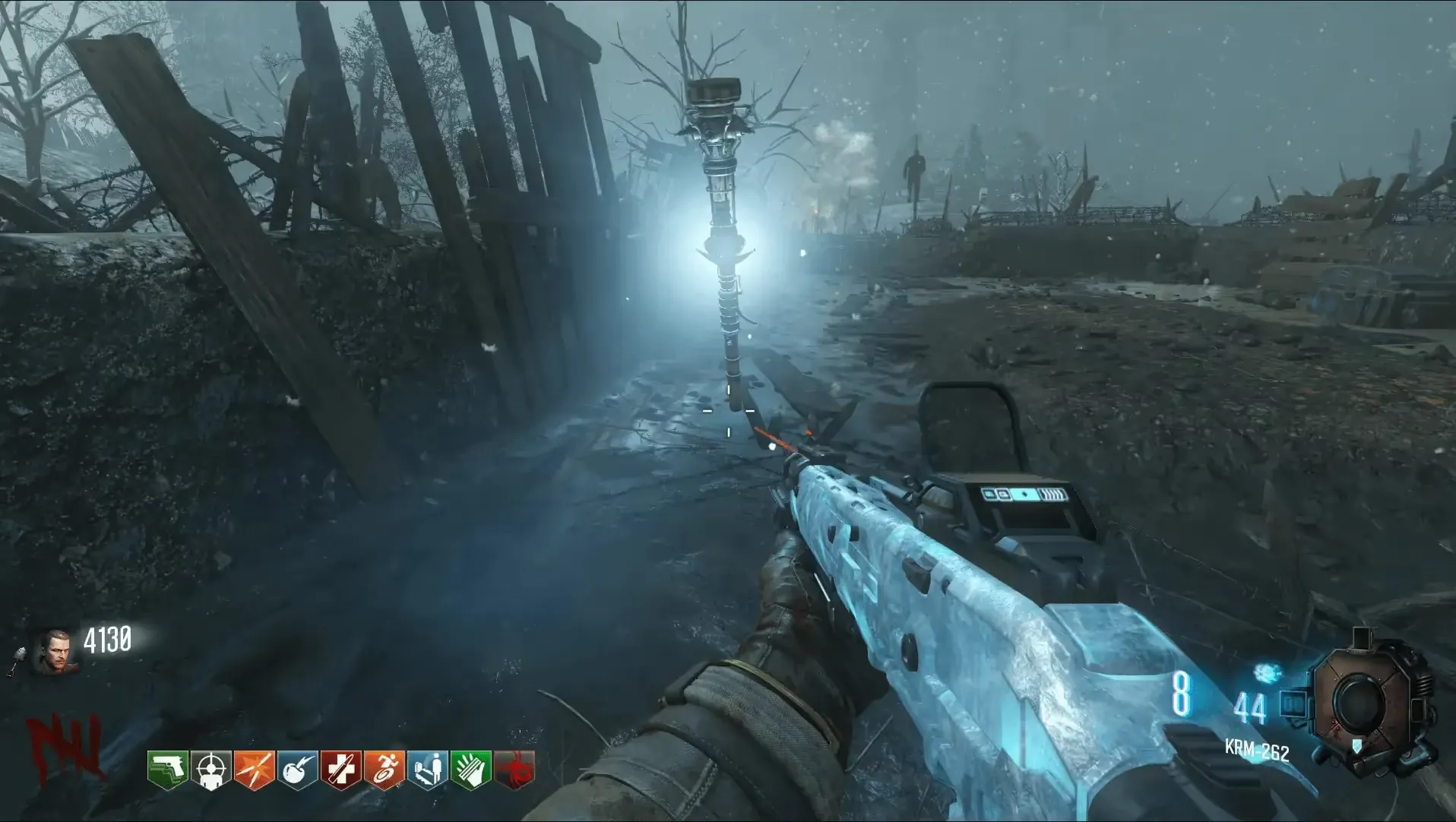Click the red spider Widow's Wine perk
Viewport: 1456px width, 822px height.
tap(514, 770)
